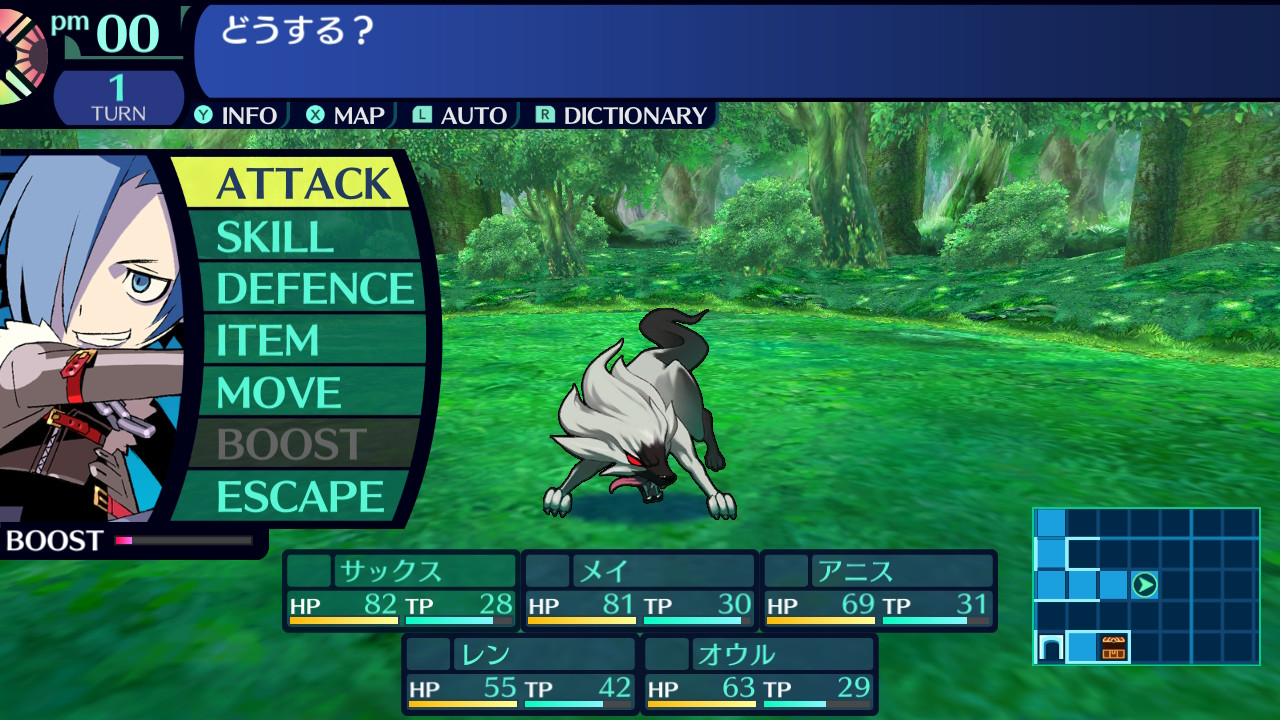
Task: Select party member メイ status panel
Action: 640,590
